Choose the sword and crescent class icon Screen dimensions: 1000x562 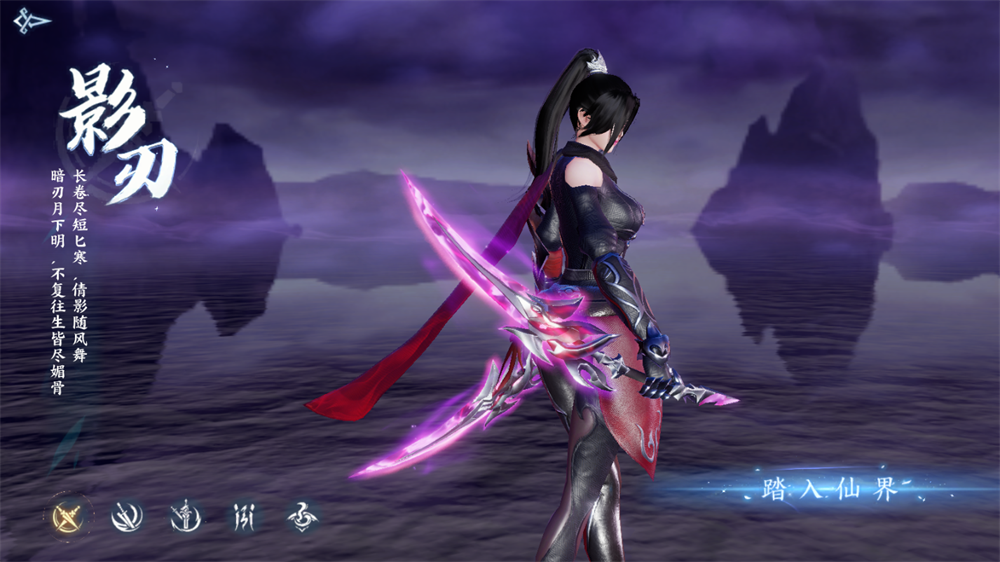tap(127, 516)
